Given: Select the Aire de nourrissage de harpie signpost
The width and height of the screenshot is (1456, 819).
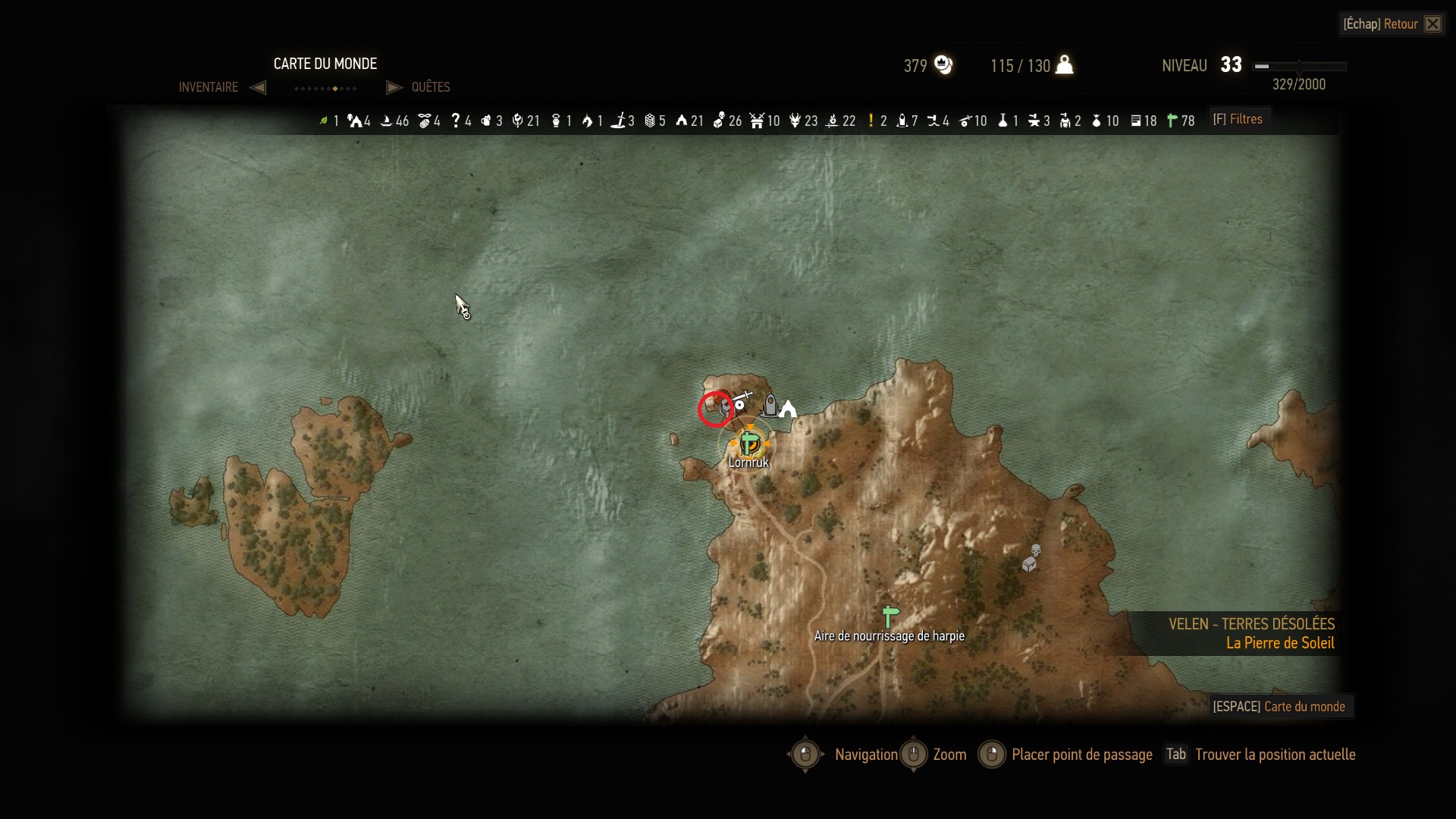Looking at the screenshot, I should pos(890,616).
